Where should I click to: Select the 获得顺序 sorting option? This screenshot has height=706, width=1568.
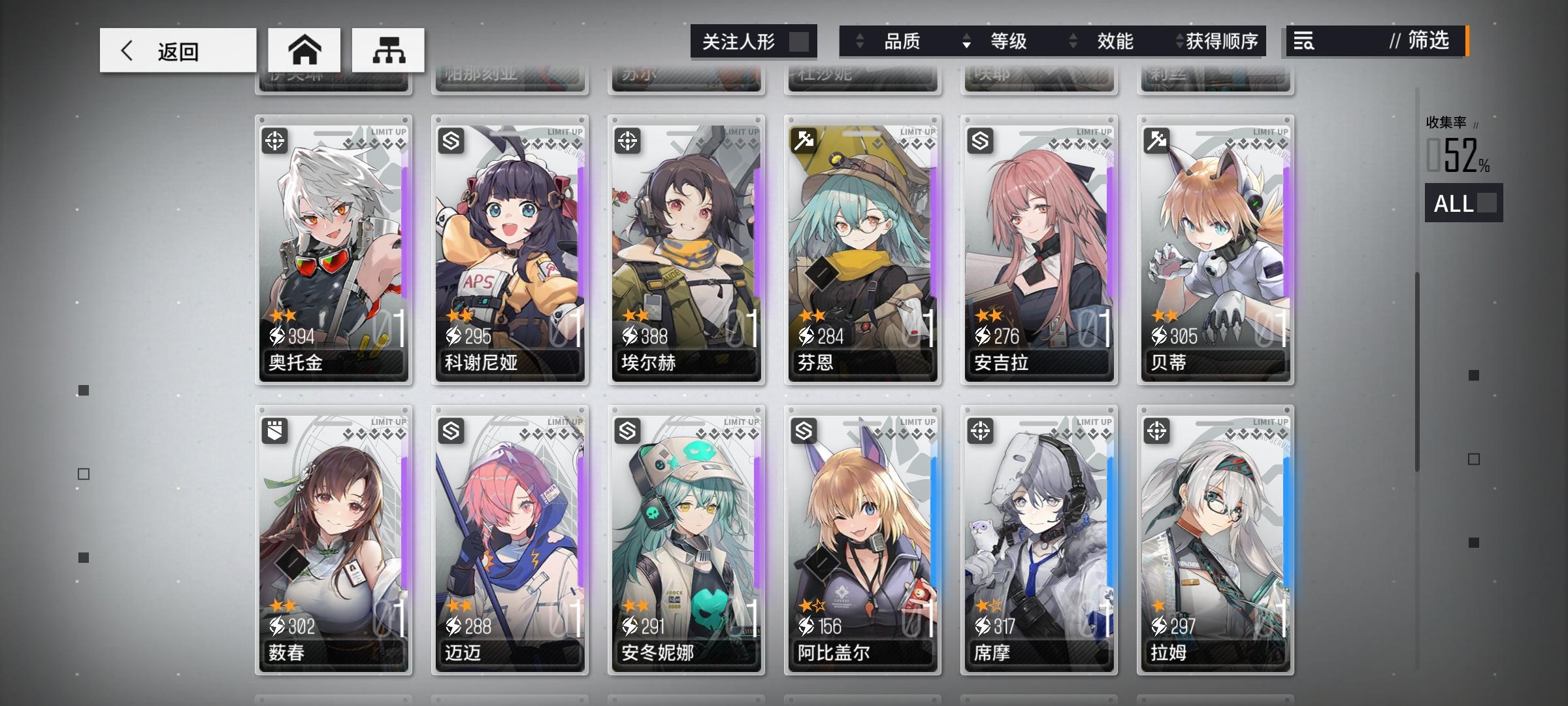(1226, 42)
